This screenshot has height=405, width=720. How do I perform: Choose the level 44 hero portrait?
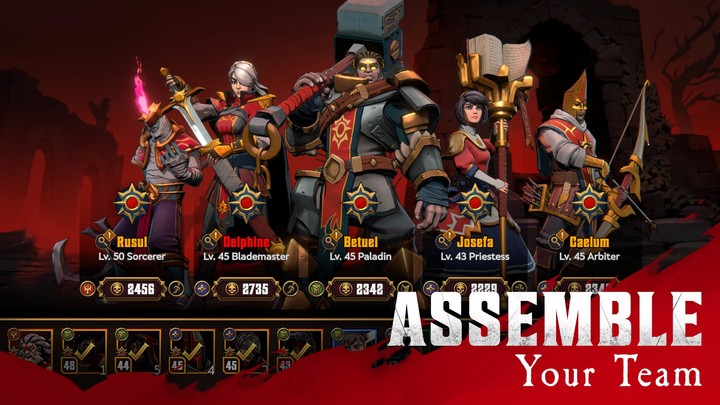[x=138, y=351]
